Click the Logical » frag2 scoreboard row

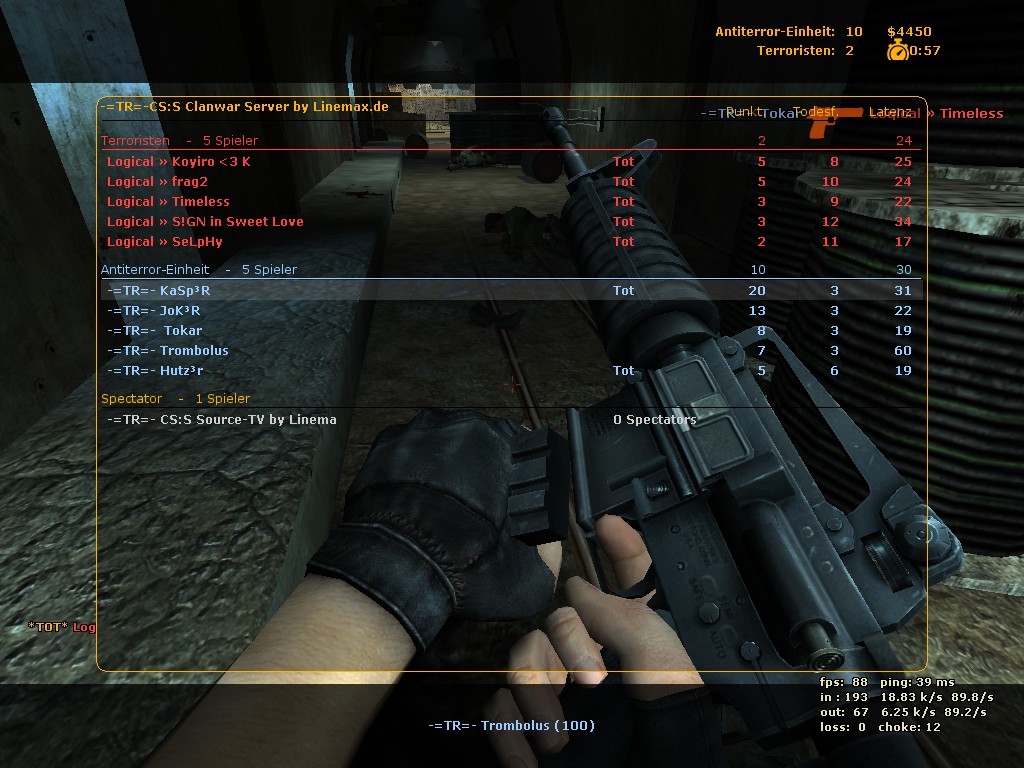[x=157, y=182]
